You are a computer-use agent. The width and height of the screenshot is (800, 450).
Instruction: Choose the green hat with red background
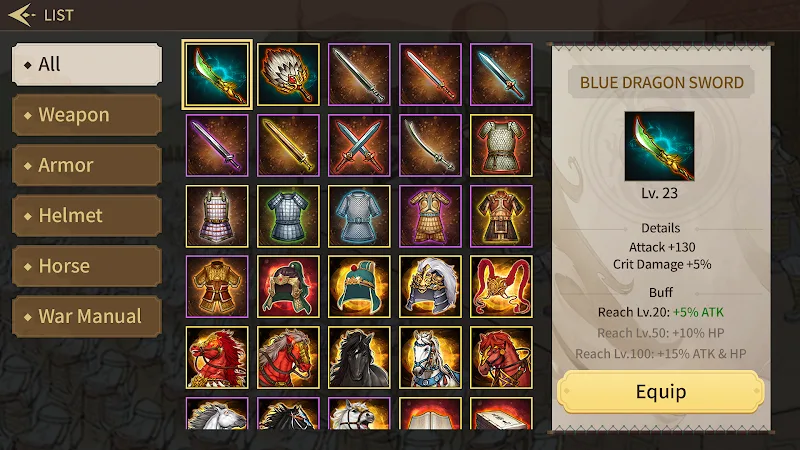[289, 287]
